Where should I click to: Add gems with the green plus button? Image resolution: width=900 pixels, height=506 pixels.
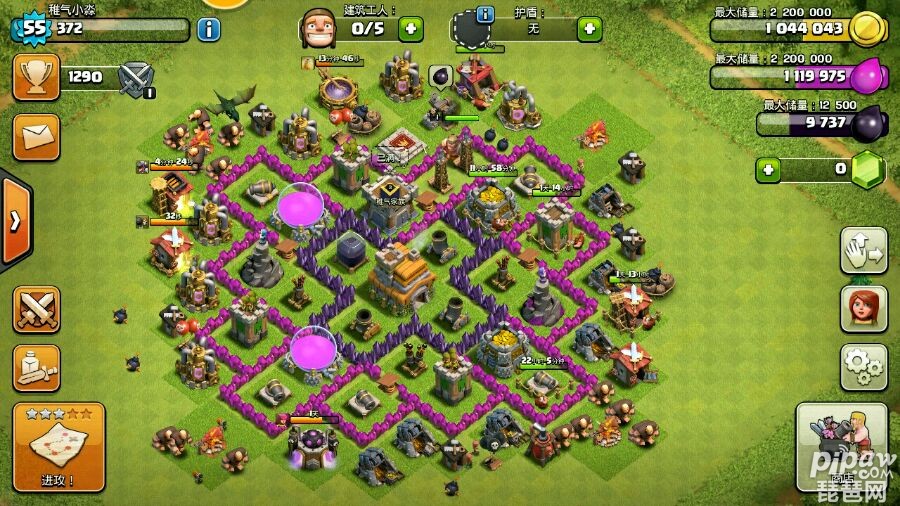tap(769, 169)
